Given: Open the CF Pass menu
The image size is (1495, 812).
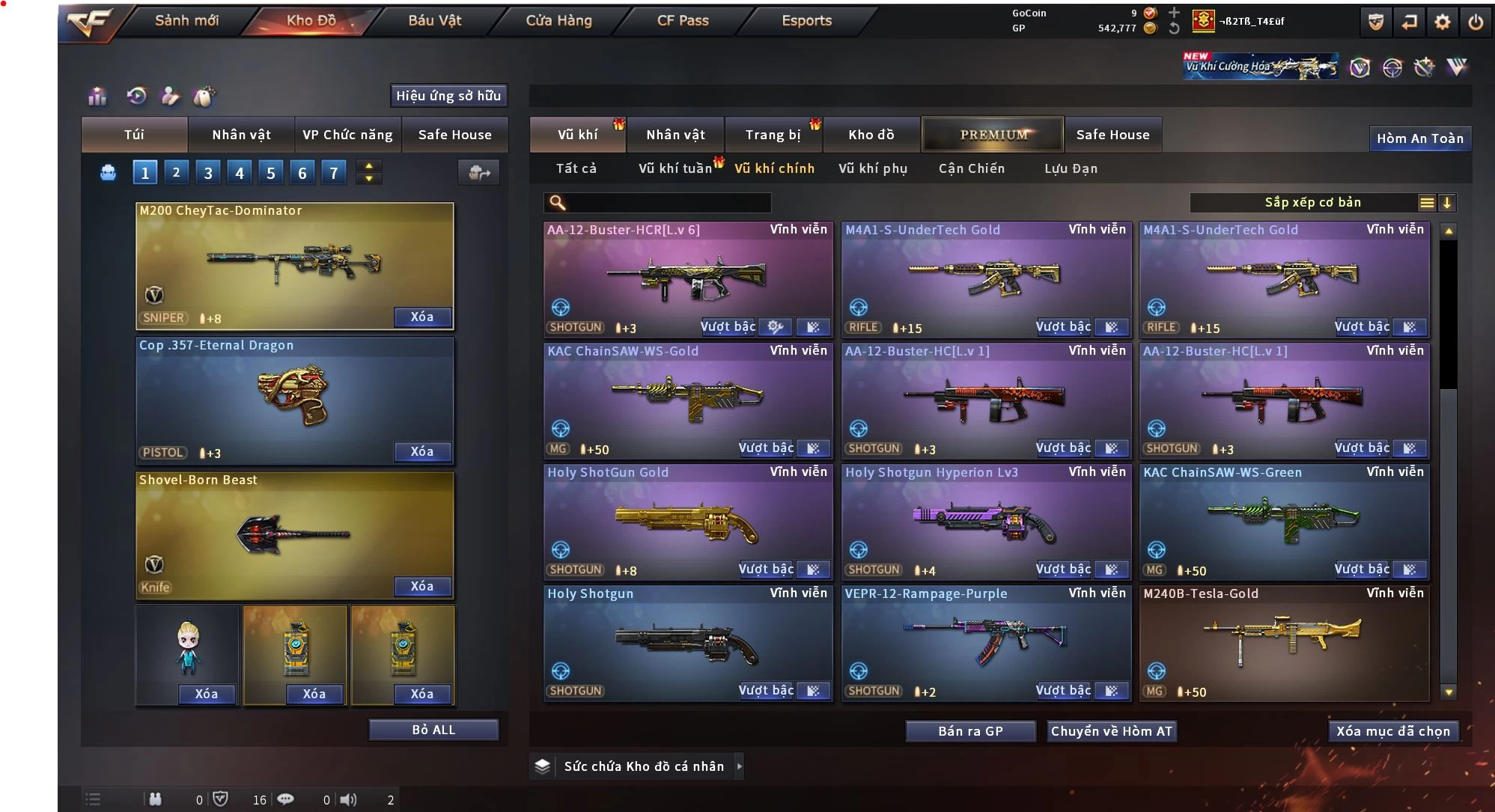Looking at the screenshot, I should (682, 21).
